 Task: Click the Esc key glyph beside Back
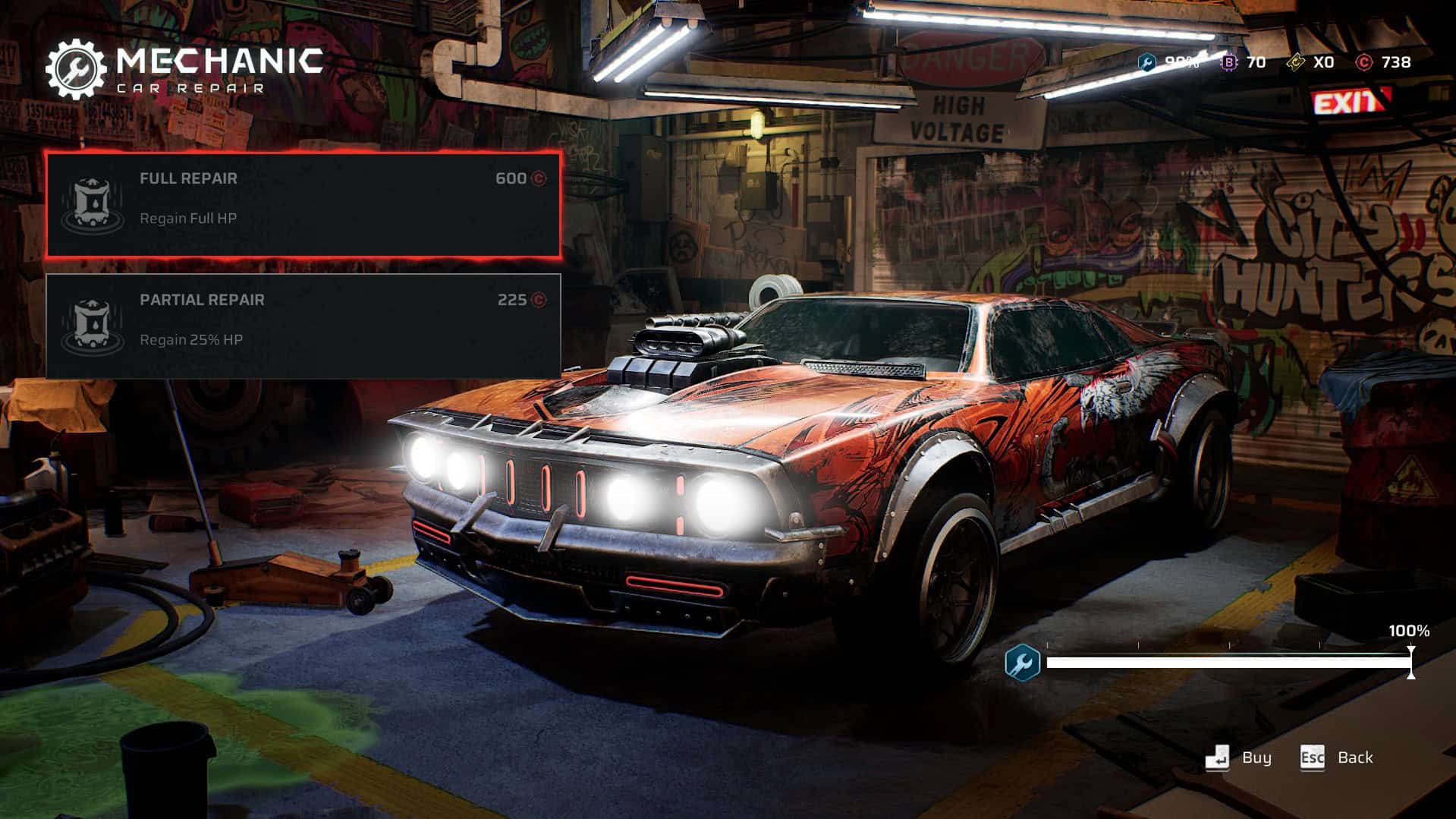tap(1312, 757)
